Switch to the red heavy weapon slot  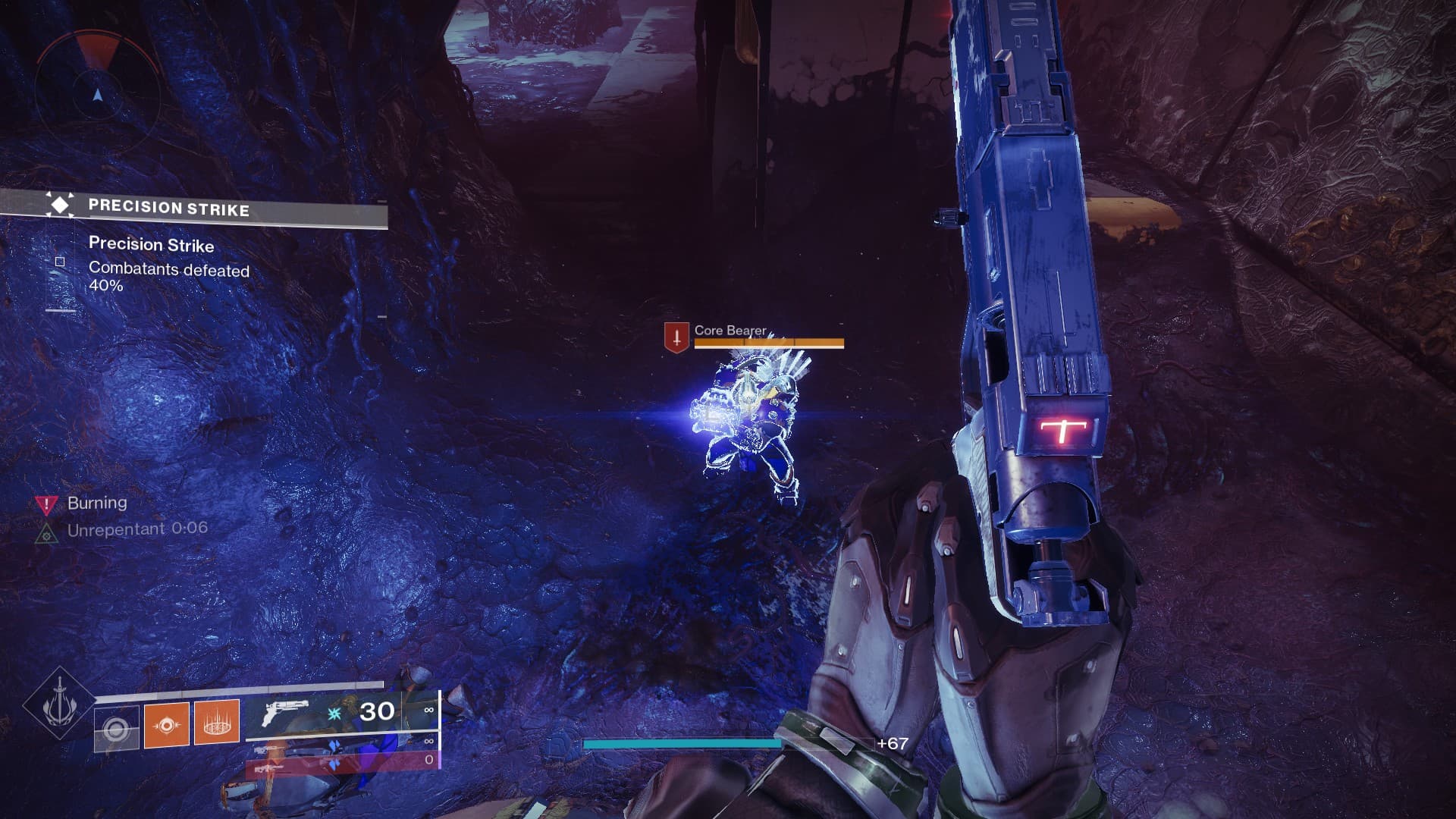click(x=341, y=761)
